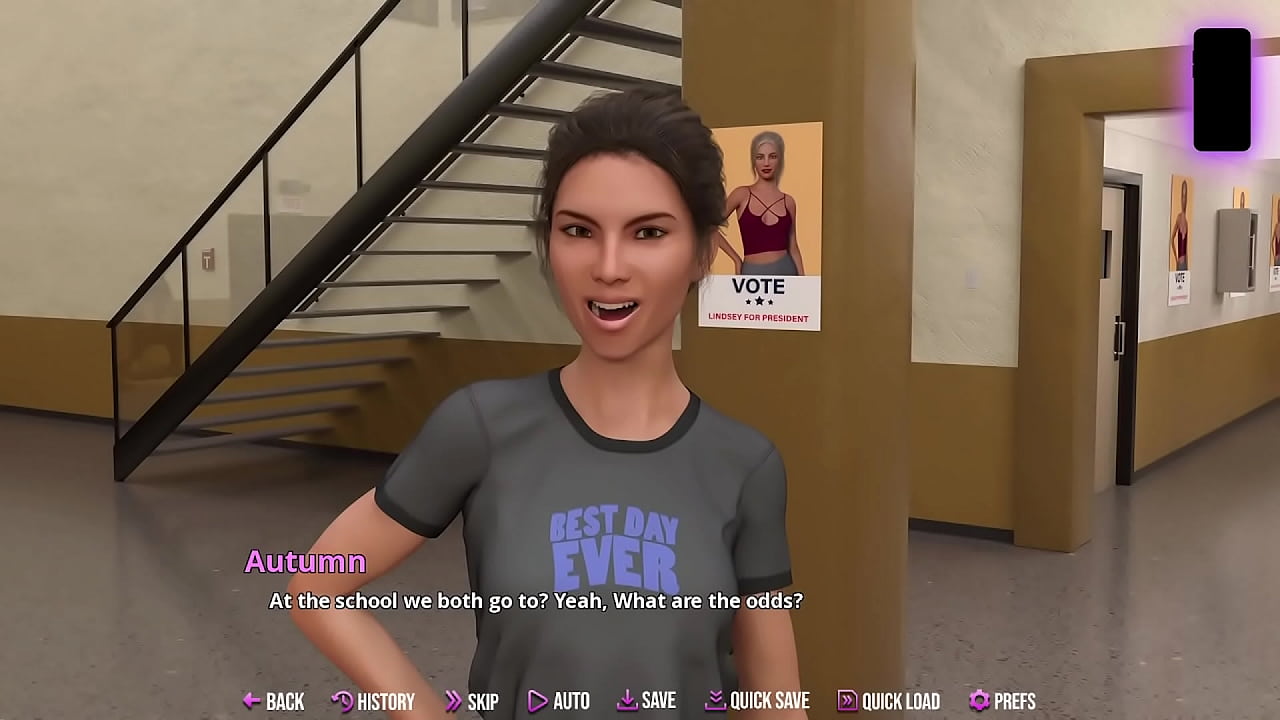Open Preferences via the gear icon
The image size is (1280, 720).
click(x=977, y=701)
